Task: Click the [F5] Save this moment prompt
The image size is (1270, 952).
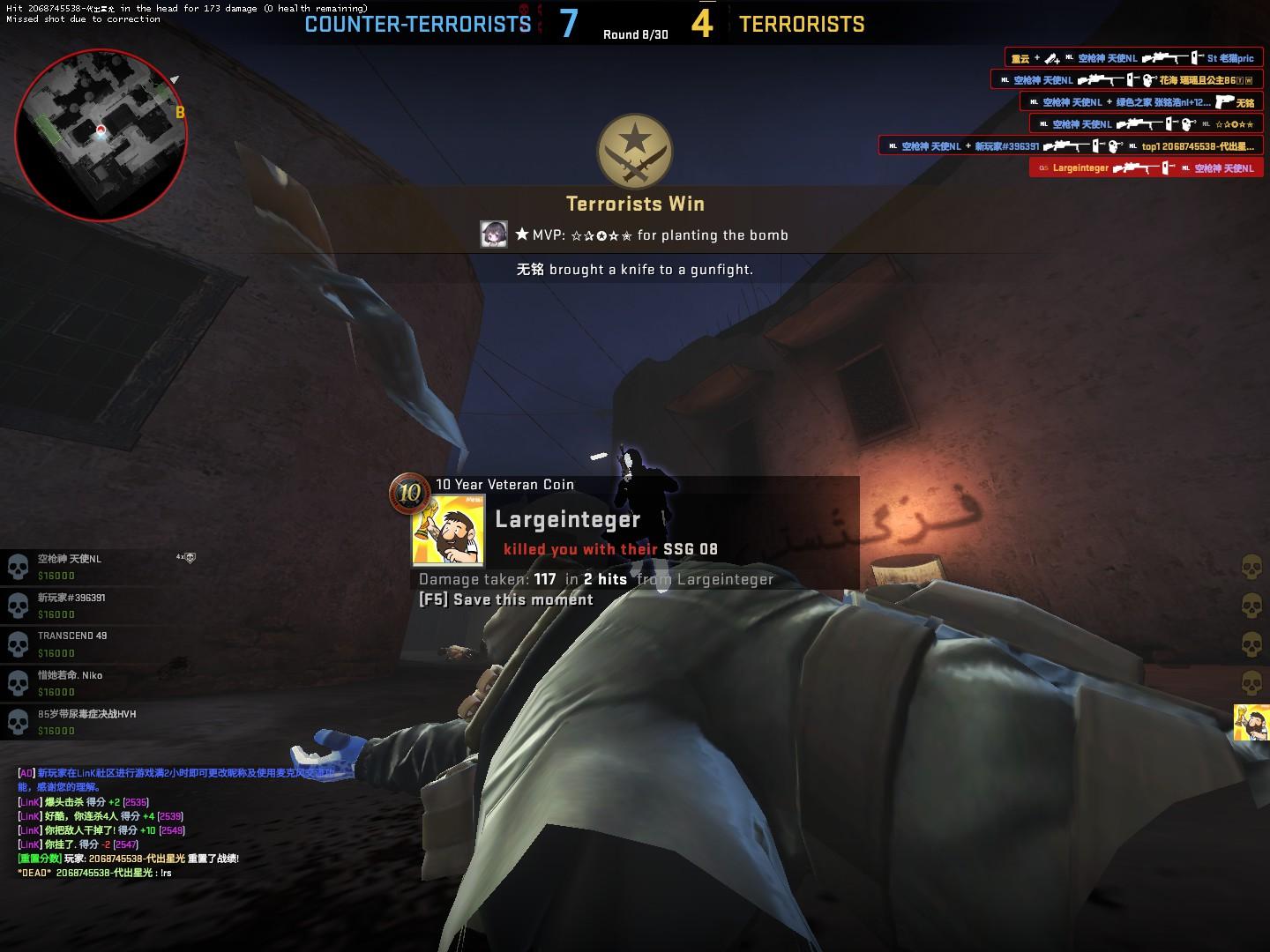Action: 505,599
